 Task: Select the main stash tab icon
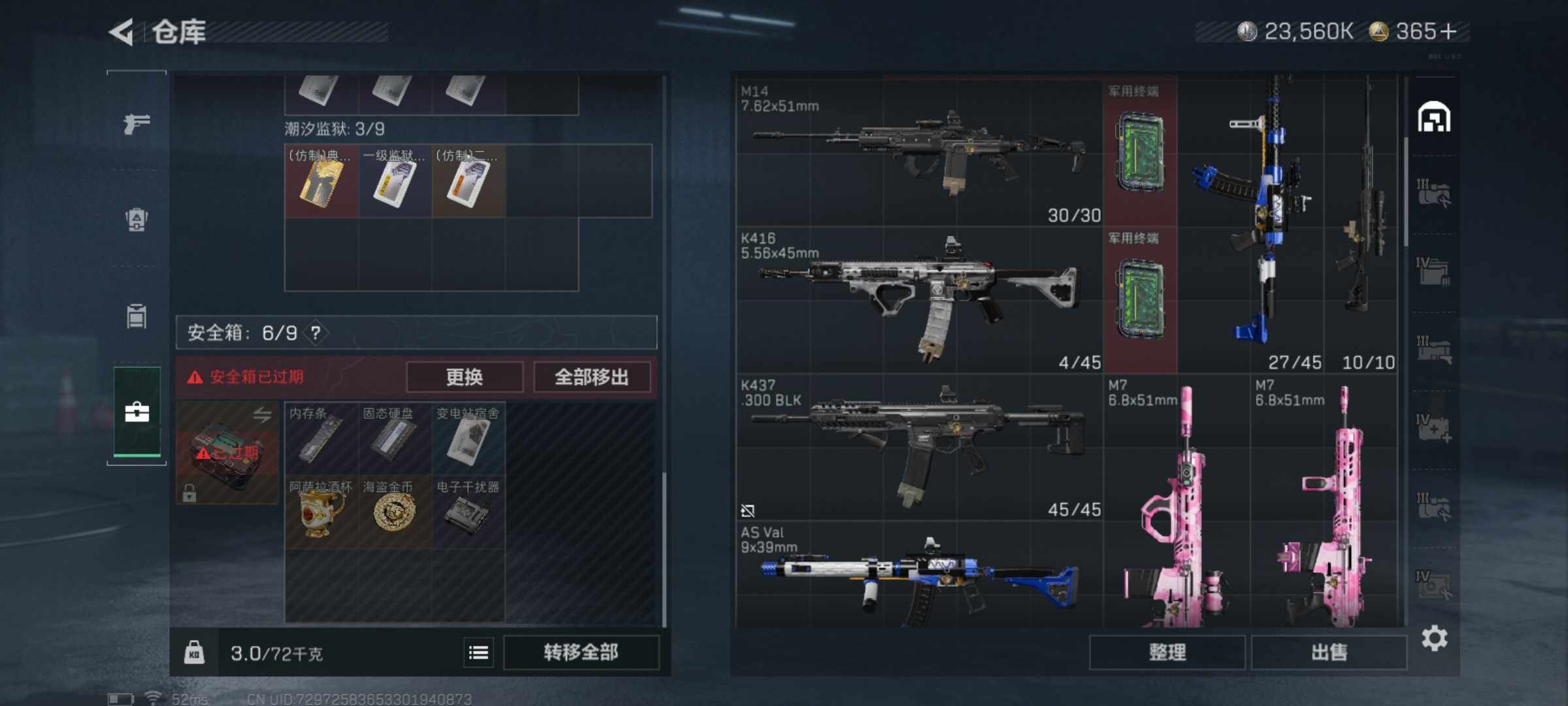pos(1433,118)
